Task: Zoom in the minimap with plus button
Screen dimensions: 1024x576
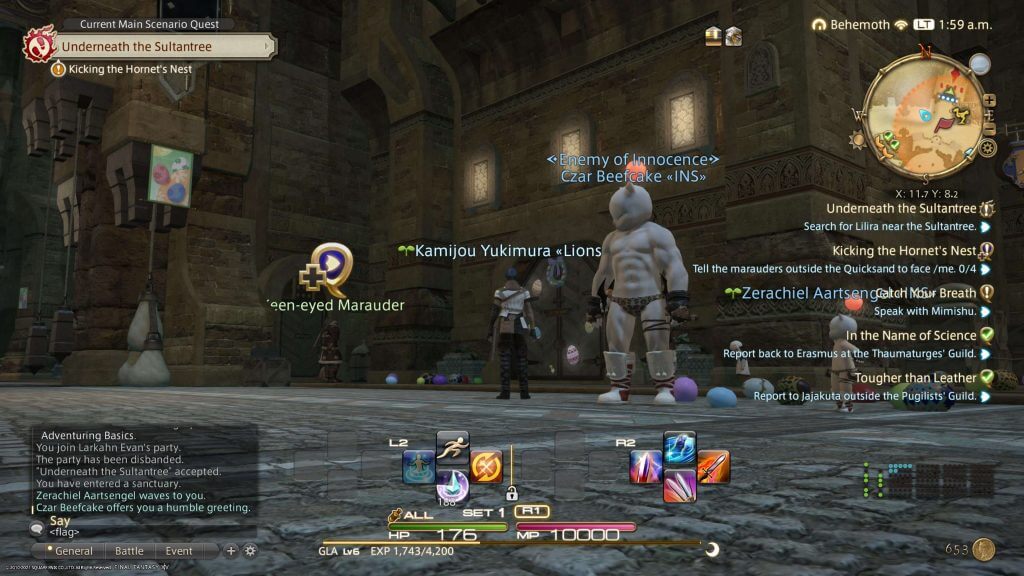Action: click(989, 101)
